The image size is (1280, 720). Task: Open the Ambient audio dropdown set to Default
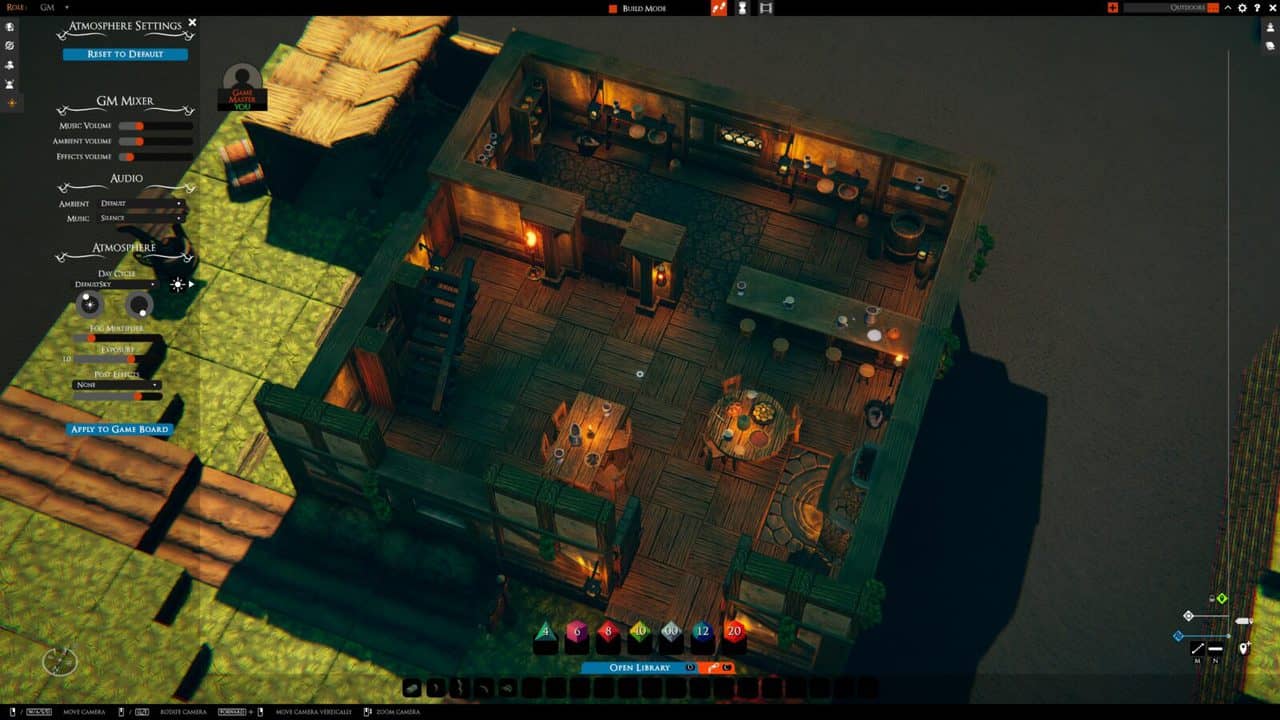143,203
